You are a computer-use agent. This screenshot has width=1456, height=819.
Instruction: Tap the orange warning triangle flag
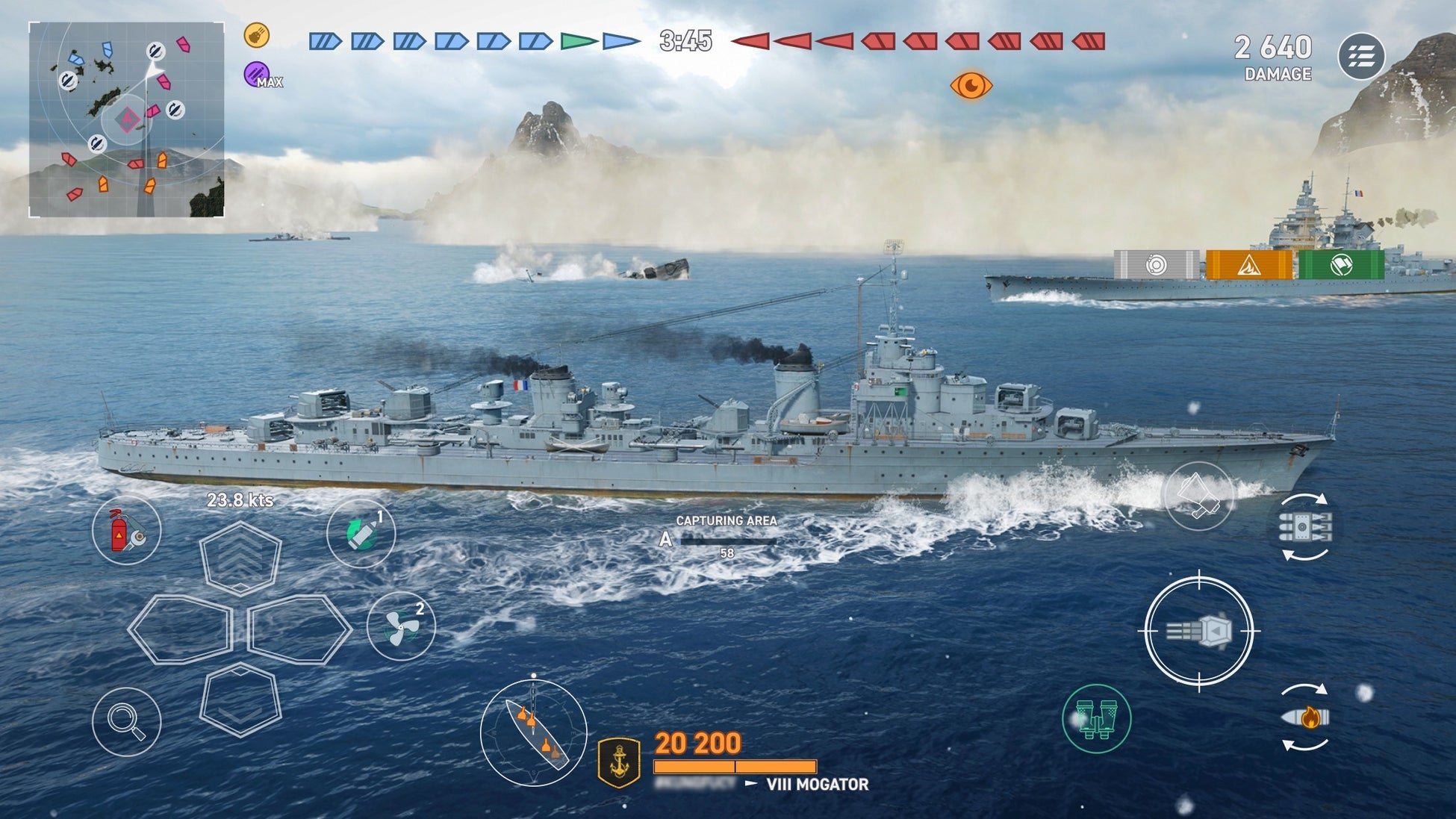click(1248, 265)
